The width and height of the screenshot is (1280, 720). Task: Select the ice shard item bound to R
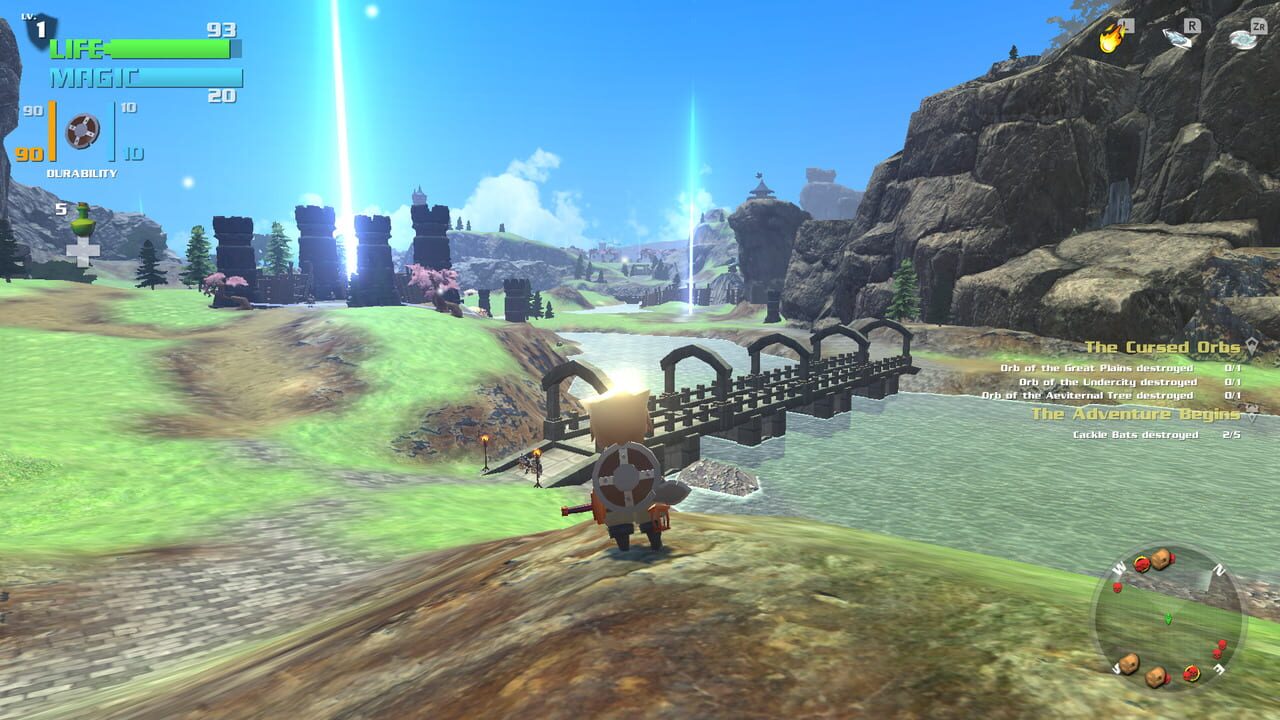[1178, 42]
